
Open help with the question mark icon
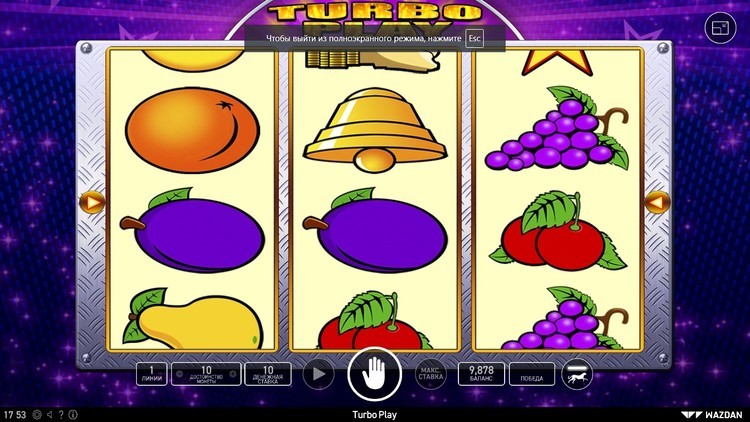[60, 414]
